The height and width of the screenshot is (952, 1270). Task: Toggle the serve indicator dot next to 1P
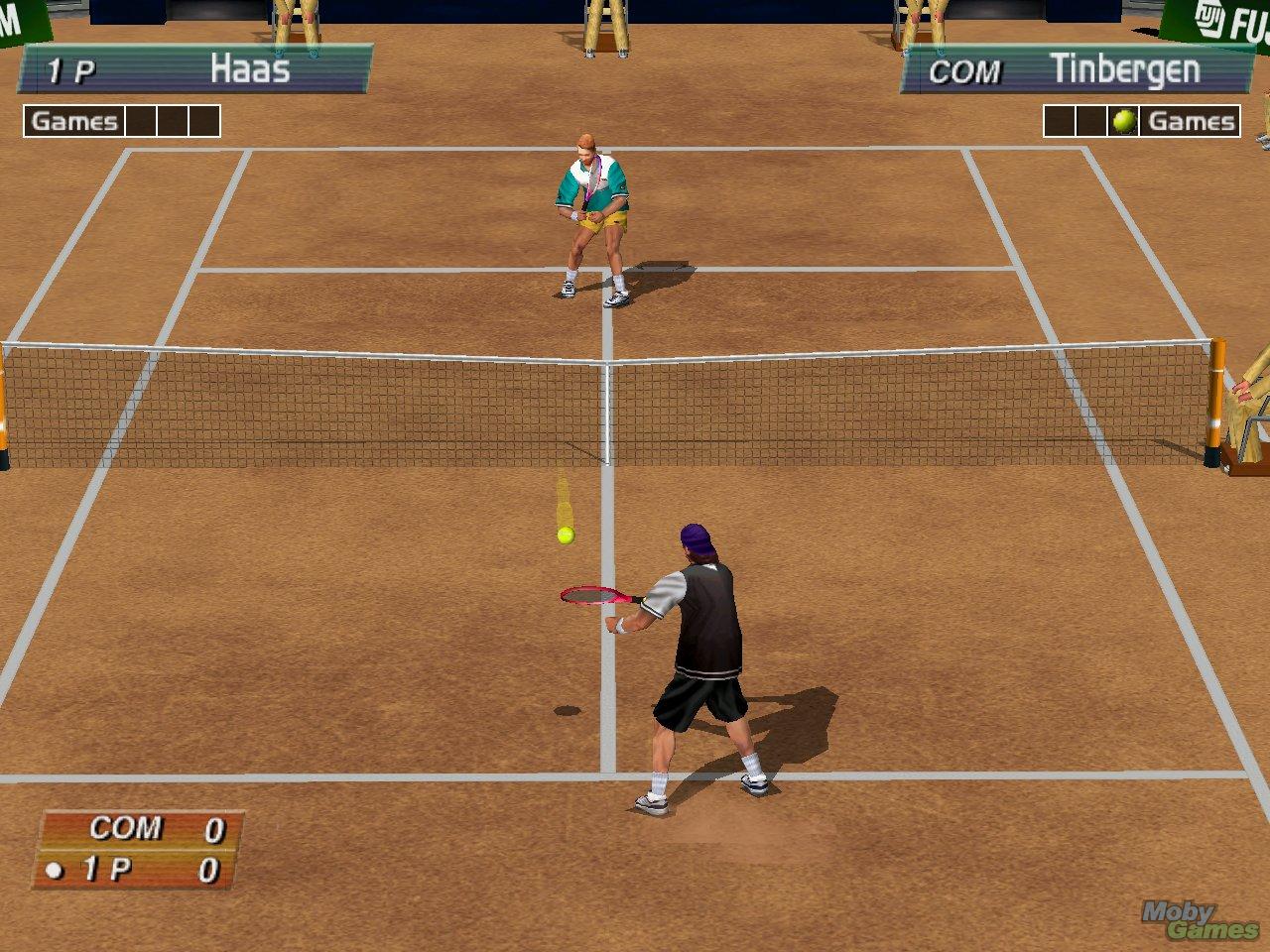[57, 869]
